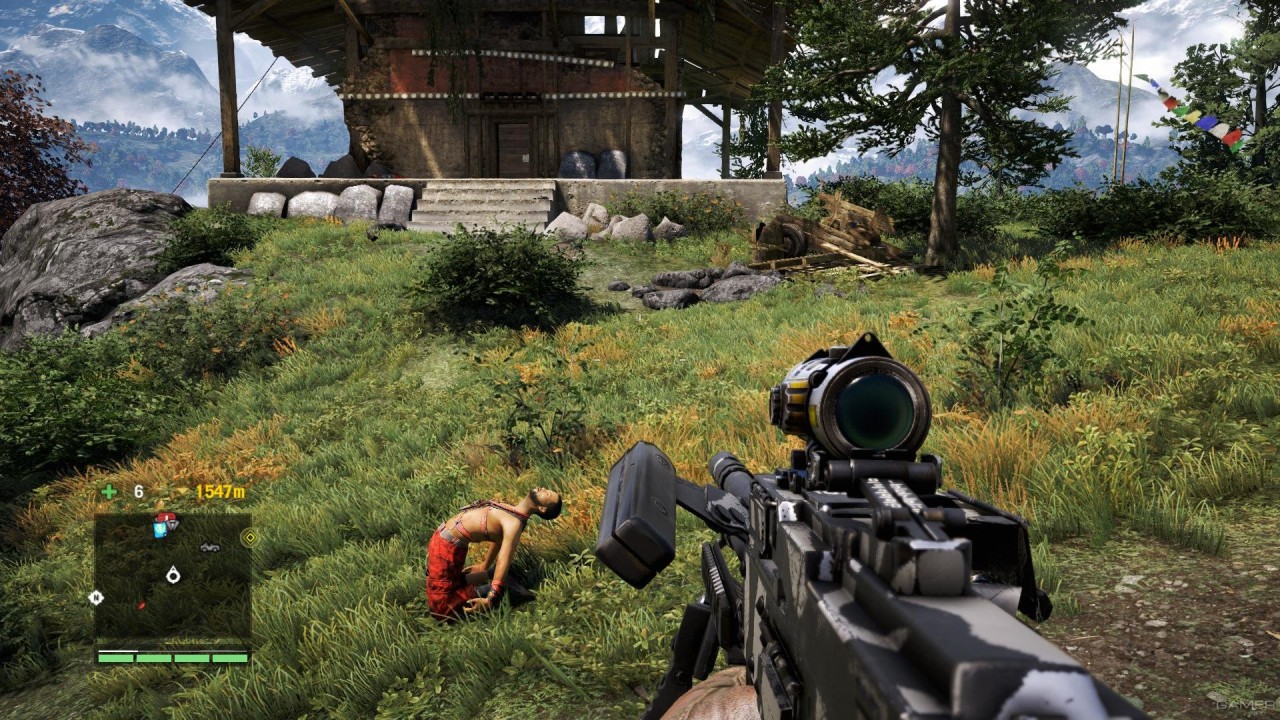1280x720 pixels.
Task: Click the green medical syringe icon
Action: [x=109, y=491]
